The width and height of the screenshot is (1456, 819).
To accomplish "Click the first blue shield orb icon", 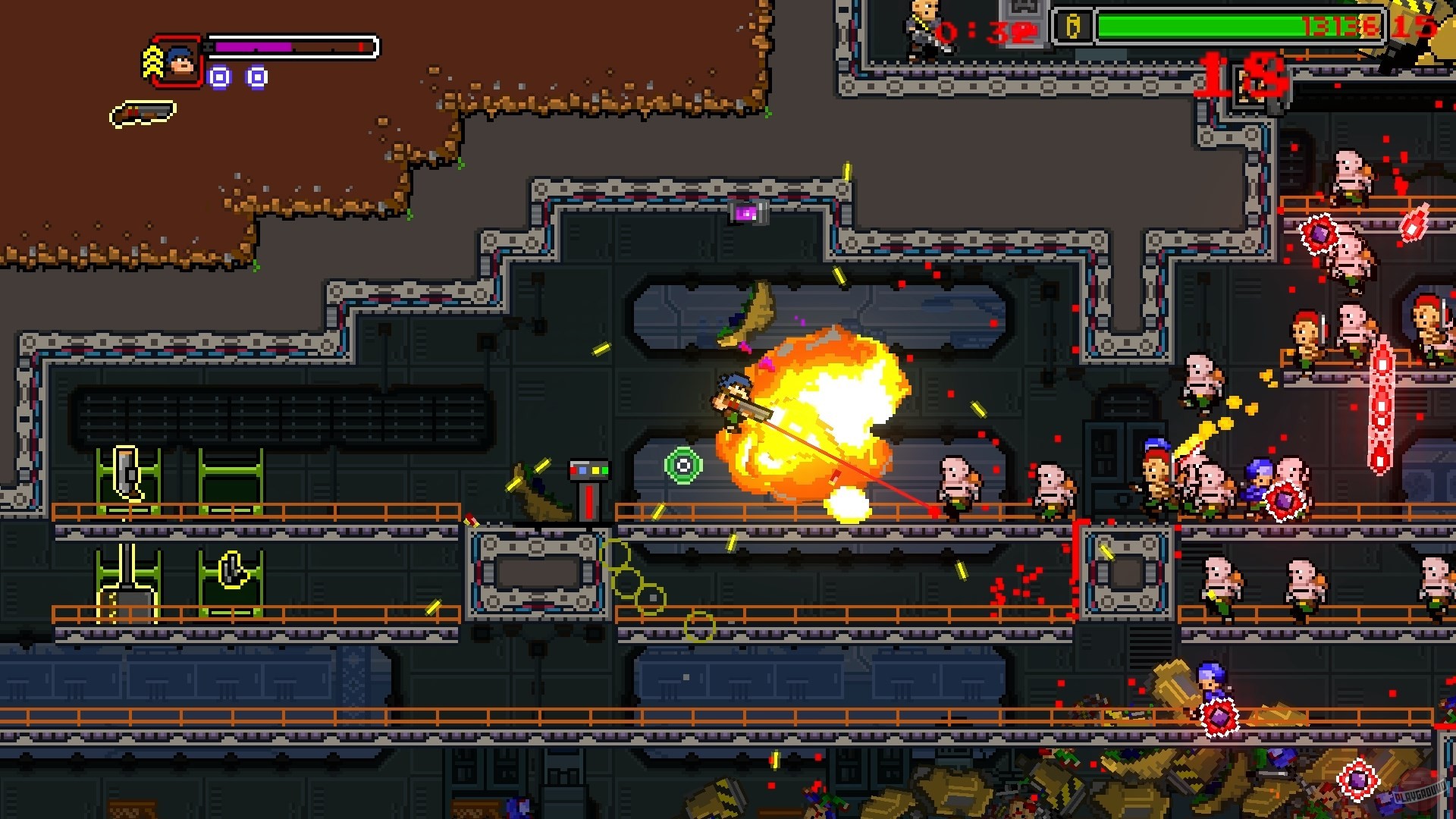I will [219, 77].
